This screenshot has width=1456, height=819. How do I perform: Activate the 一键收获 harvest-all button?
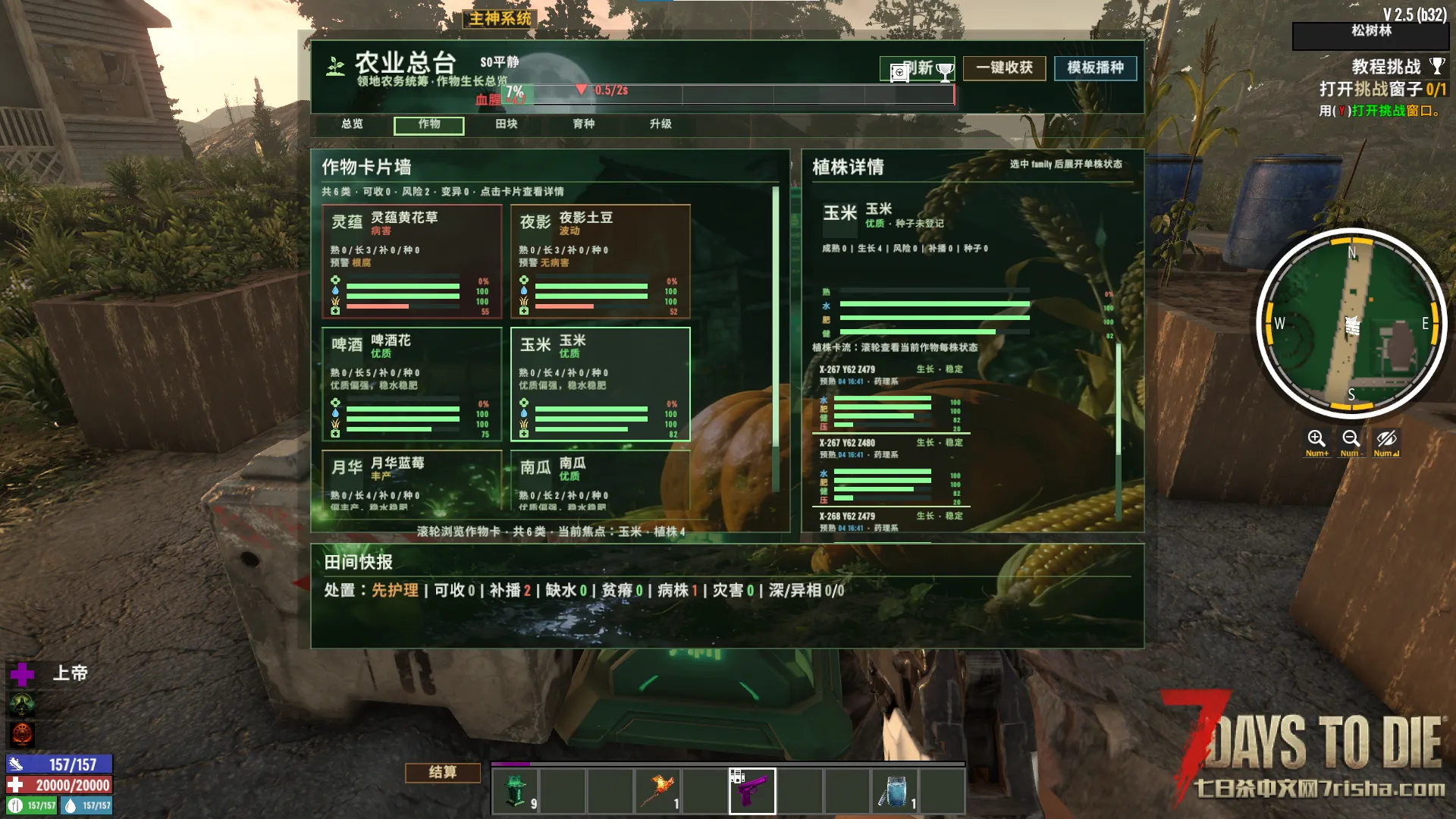point(1004,68)
